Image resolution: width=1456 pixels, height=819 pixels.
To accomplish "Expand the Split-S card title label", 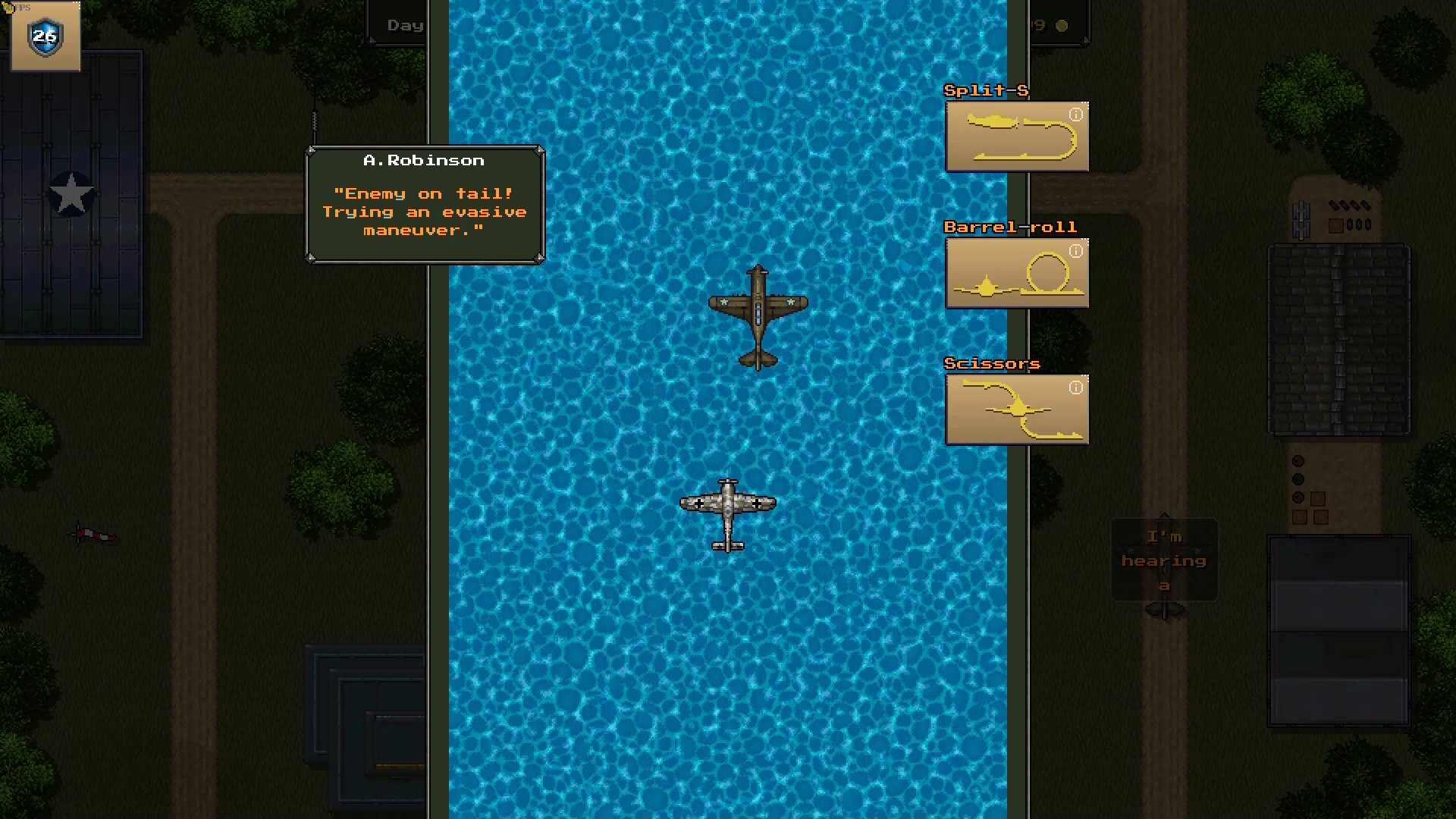I will click(x=984, y=90).
